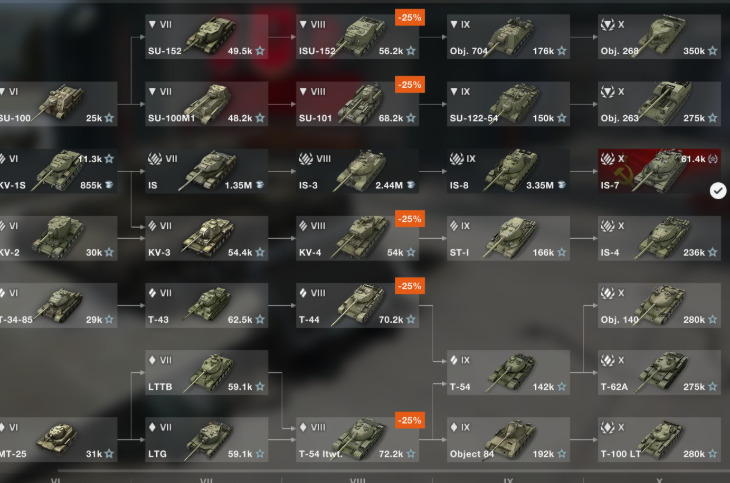
Task: Select the Obj. 268 tier X tank
Action: click(x=659, y=36)
